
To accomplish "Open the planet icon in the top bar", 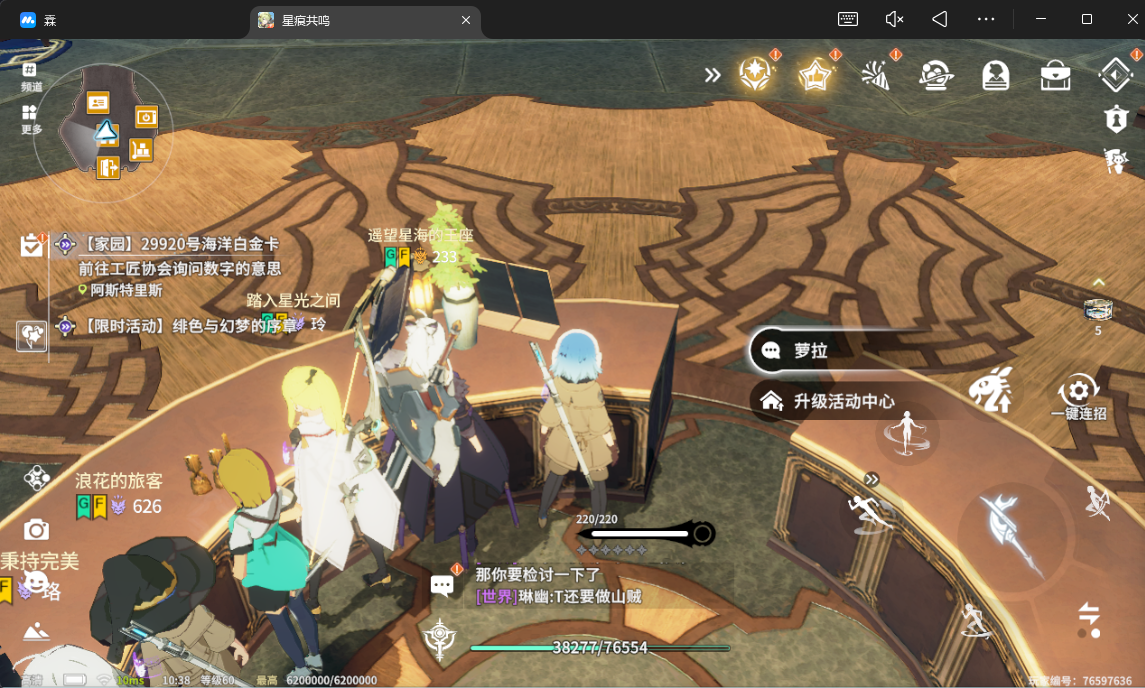I will tap(936, 75).
